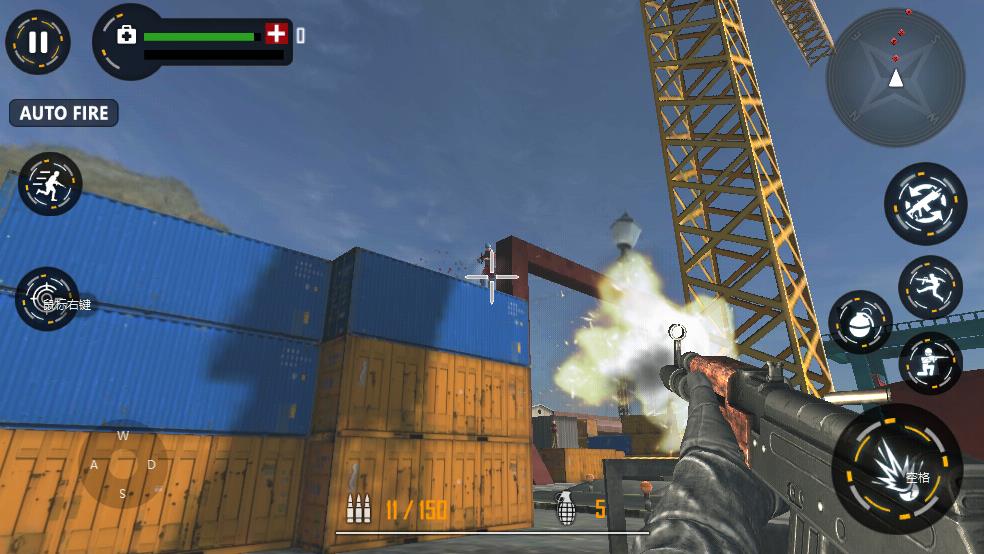Toggle the AUTO FIRE button
Screen dimensions: 984x554
point(64,113)
